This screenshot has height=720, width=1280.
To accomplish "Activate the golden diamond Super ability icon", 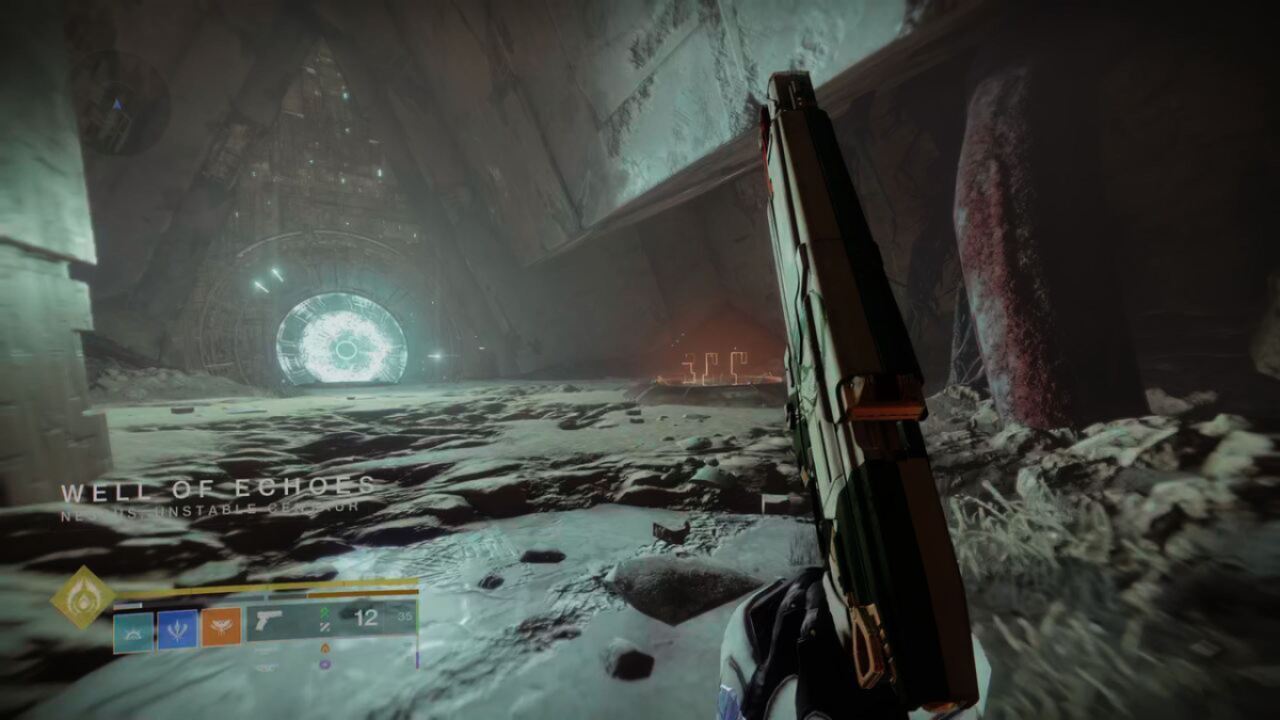I will point(83,598).
